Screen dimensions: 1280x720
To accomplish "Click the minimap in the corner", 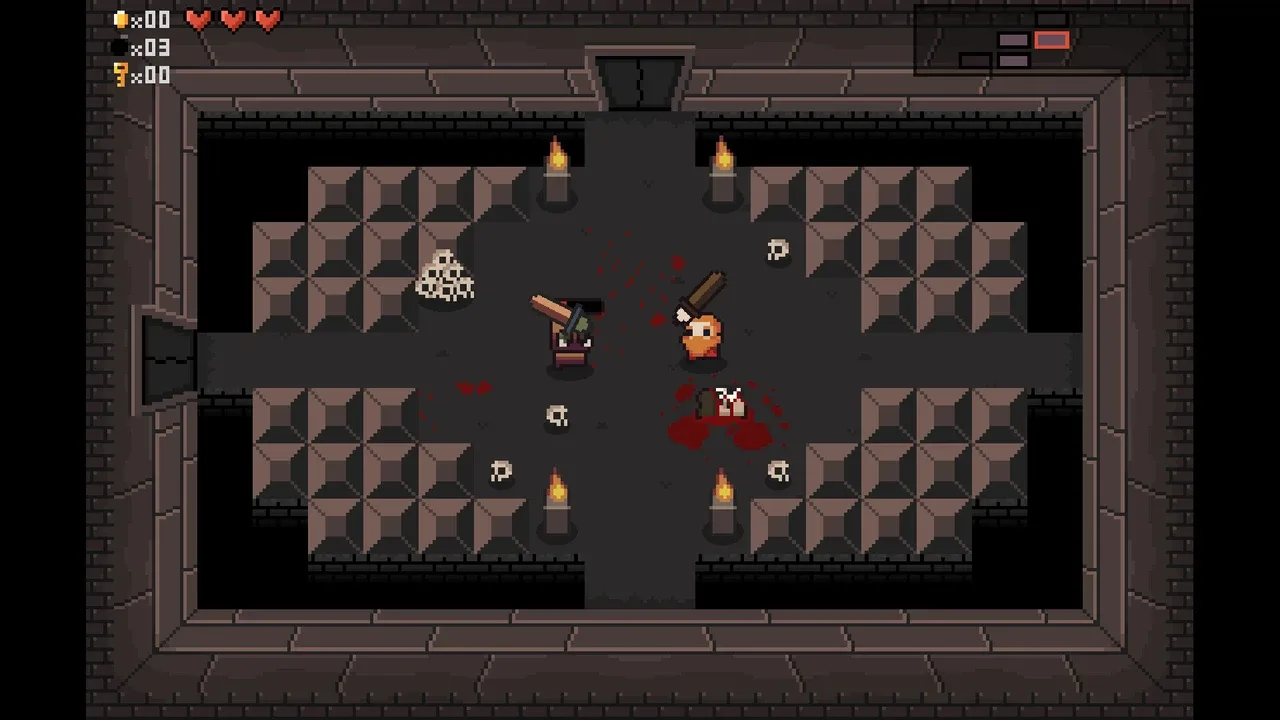I will point(1050,41).
